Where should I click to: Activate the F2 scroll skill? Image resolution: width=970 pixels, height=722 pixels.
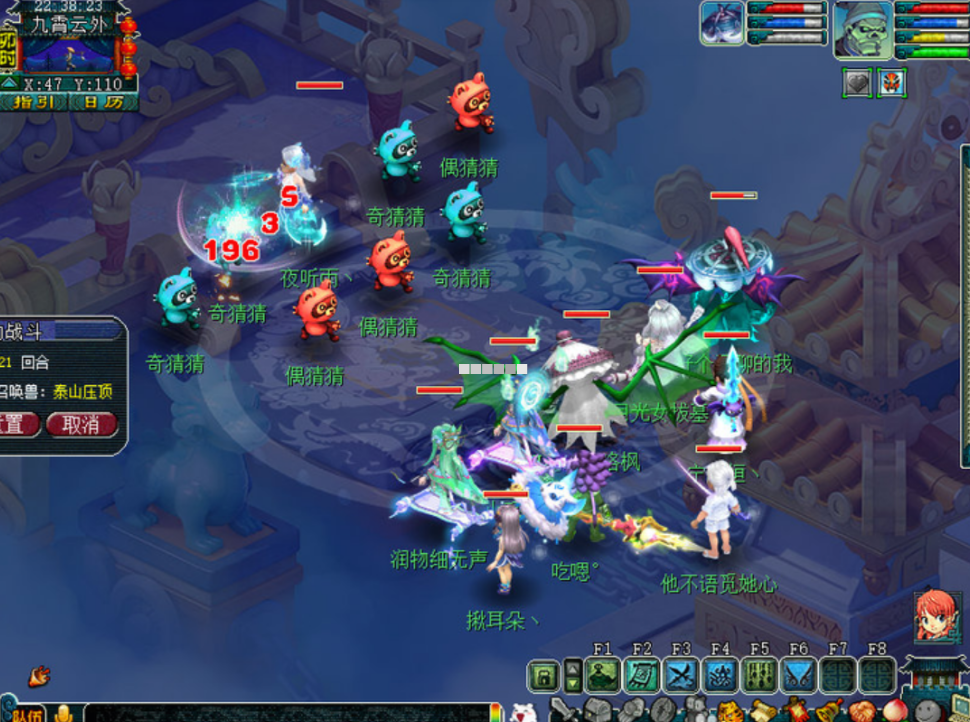(x=641, y=676)
